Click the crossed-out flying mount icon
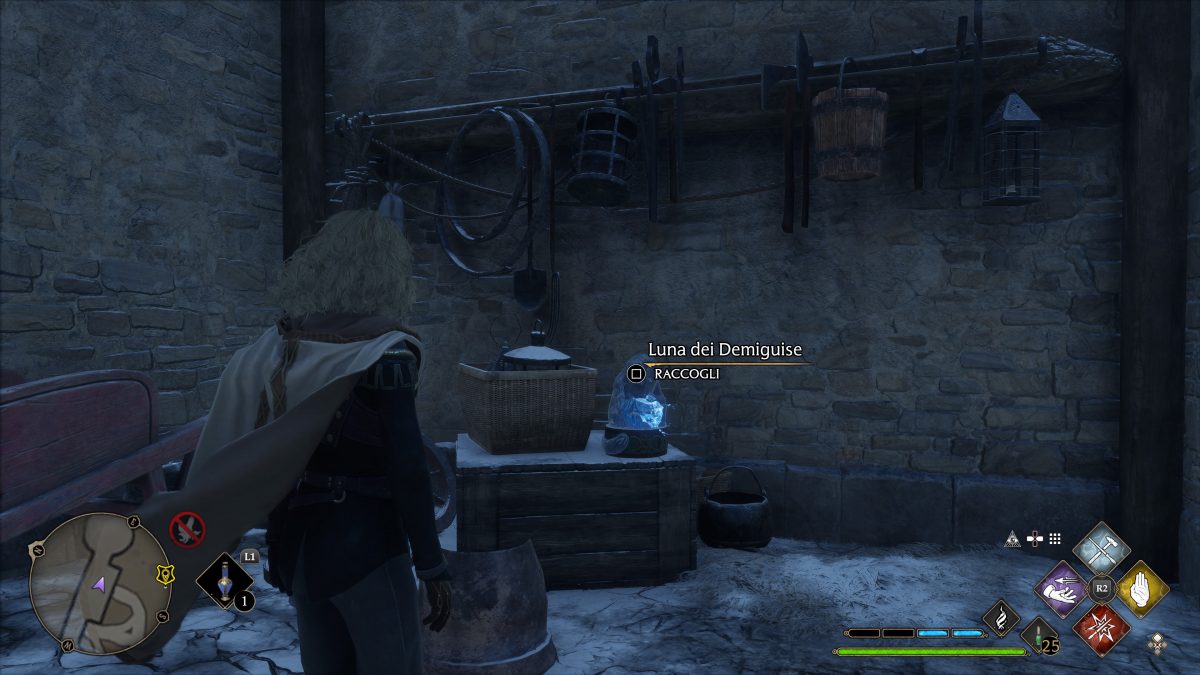The height and width of the screenshot is (675, 1200). click(187, 527)
